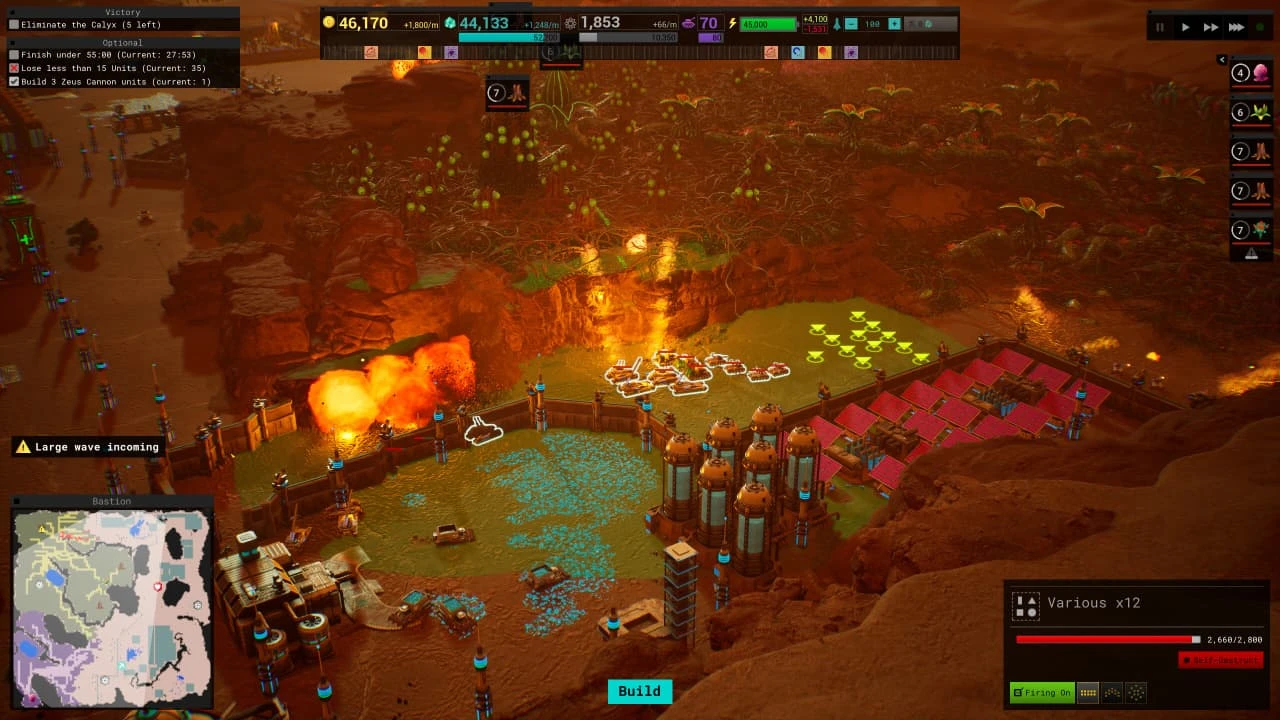Select the pink level 4 enemy card
This screenshot has height=720, width=1280.
coord(1251,73)
